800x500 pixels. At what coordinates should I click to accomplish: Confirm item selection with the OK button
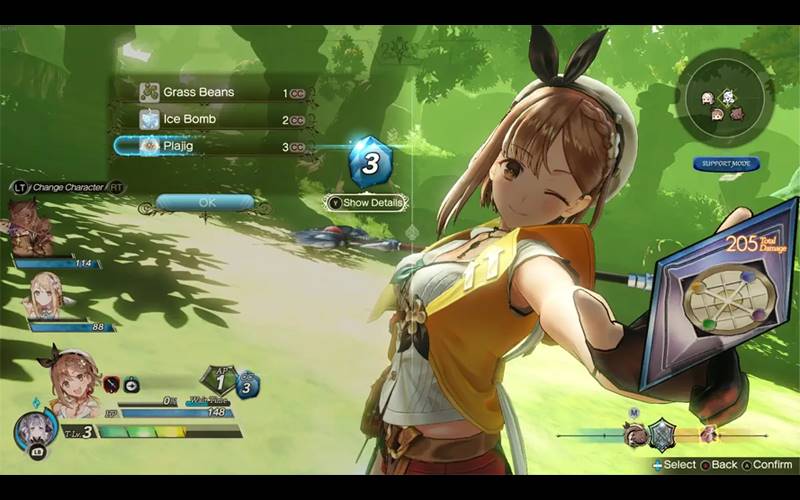point(206,202)
